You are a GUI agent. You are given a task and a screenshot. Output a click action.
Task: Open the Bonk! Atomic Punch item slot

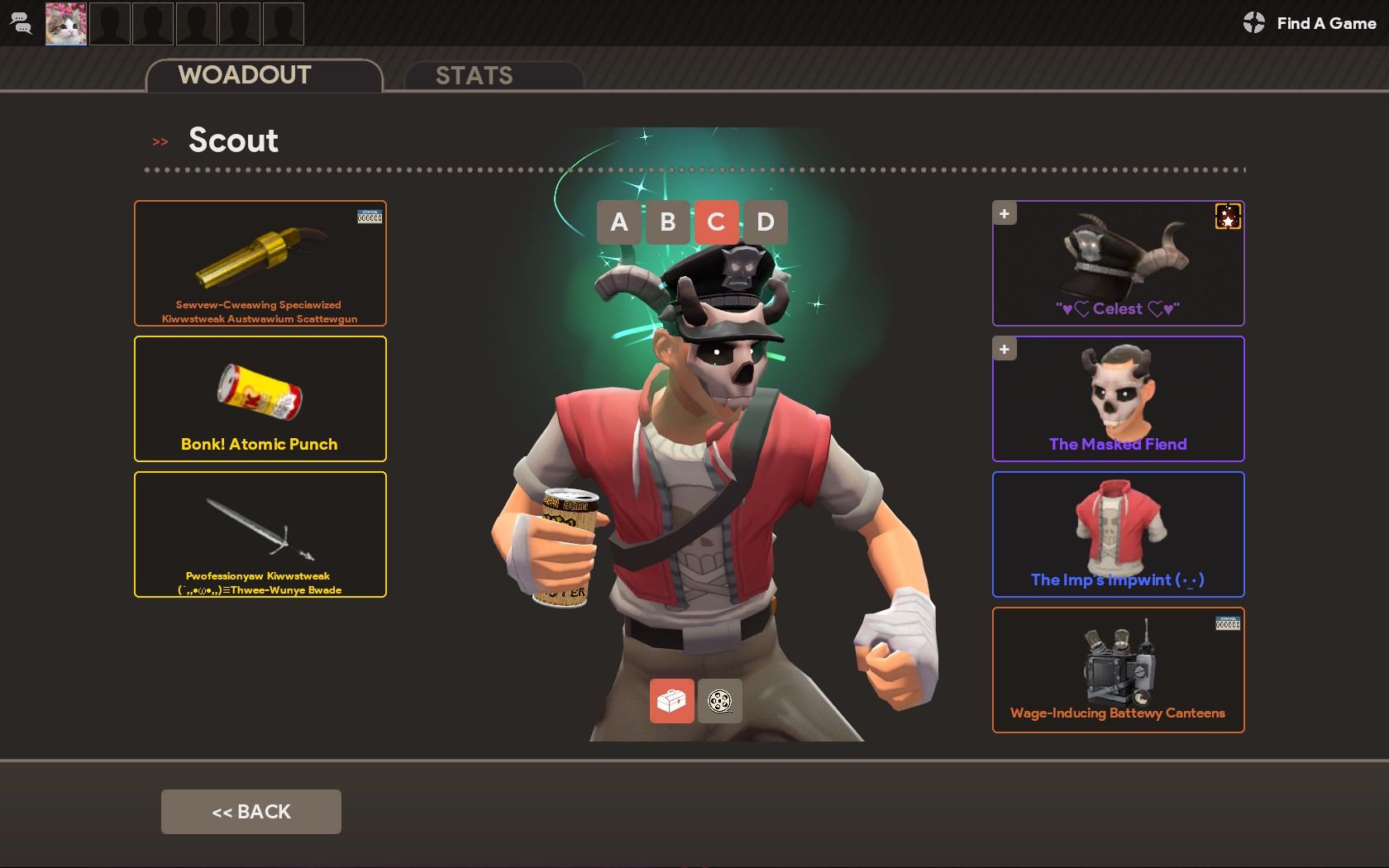click(260, 398)
